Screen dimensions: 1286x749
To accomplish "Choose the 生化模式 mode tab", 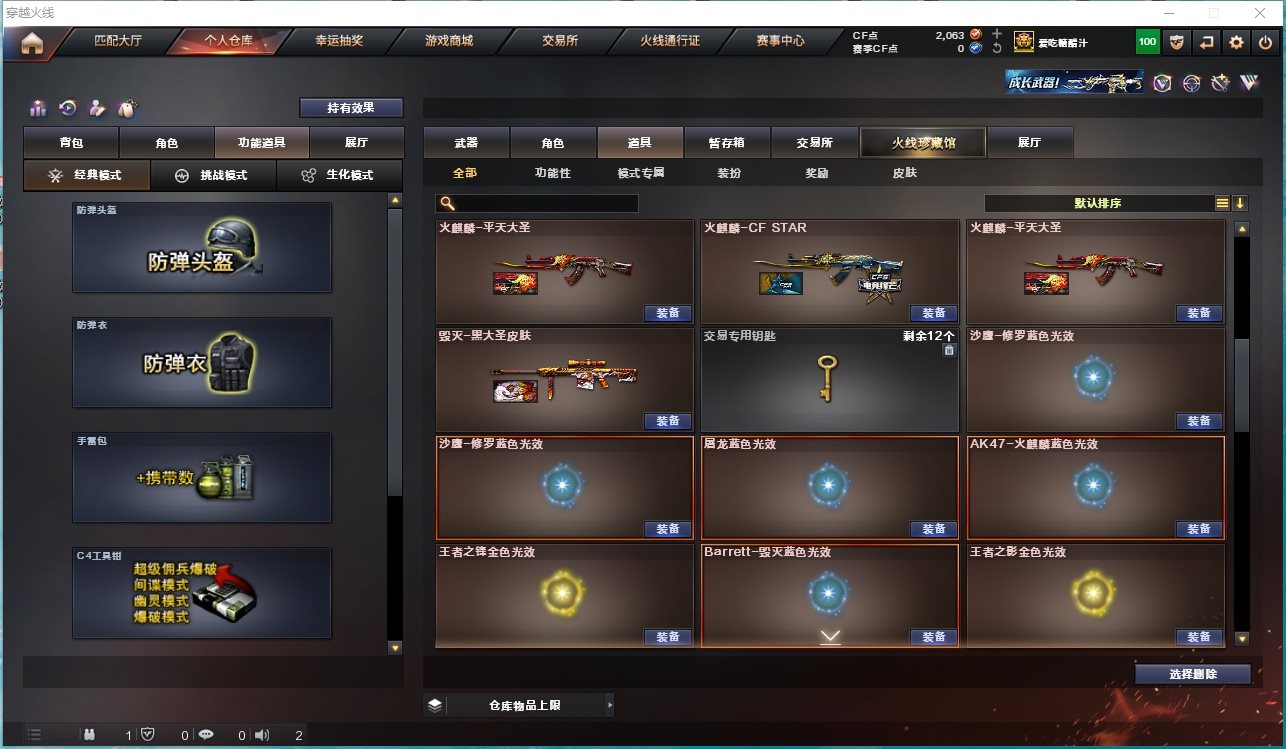I will coord(339,175).
